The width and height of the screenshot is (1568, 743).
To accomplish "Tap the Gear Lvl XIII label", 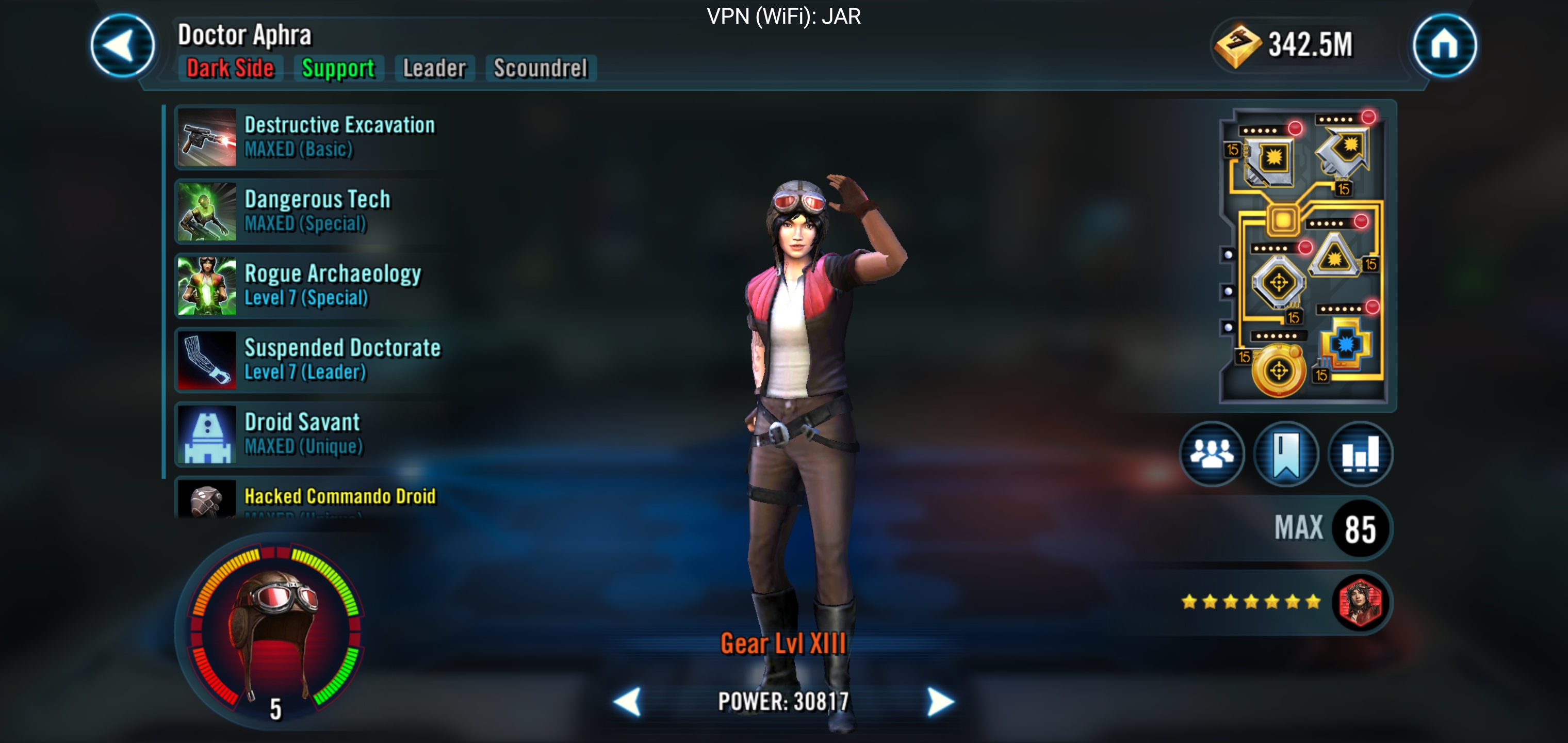I will pos(783,644).
